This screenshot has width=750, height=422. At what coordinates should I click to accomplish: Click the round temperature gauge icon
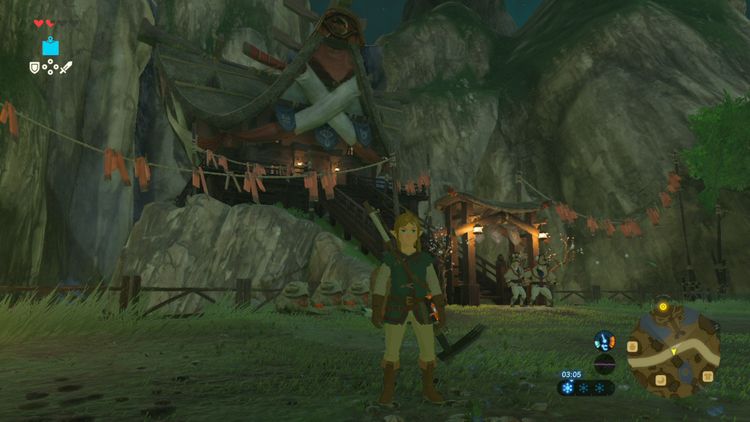coord(604,340)
